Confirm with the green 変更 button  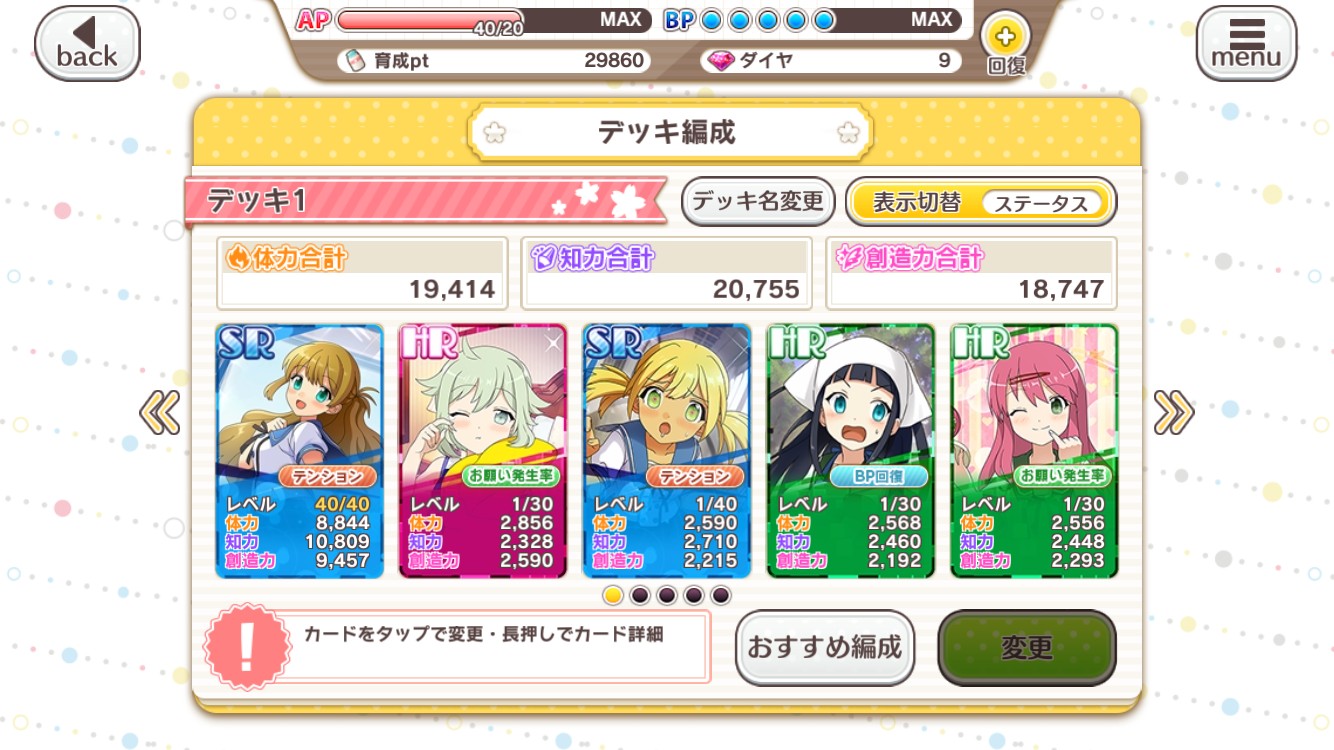click(1026, 647)
